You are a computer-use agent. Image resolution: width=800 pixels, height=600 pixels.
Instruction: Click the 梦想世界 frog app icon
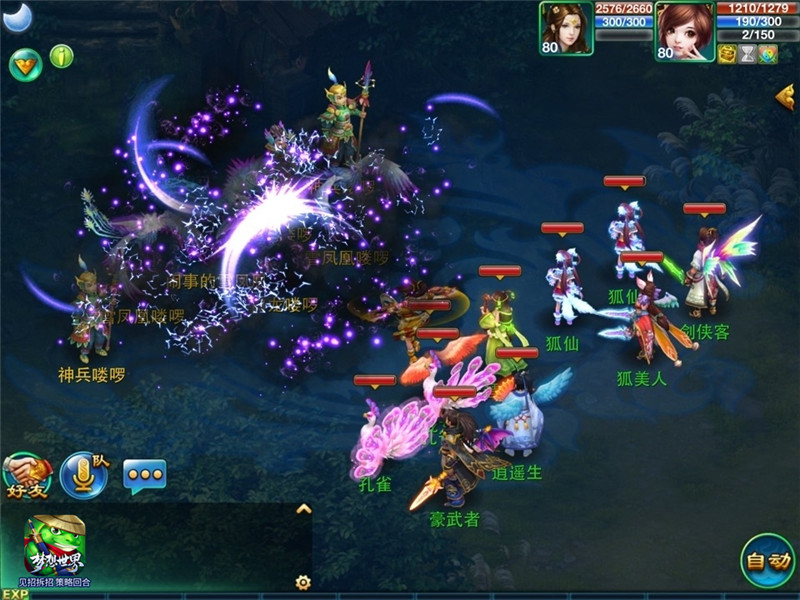click(55, 546)
